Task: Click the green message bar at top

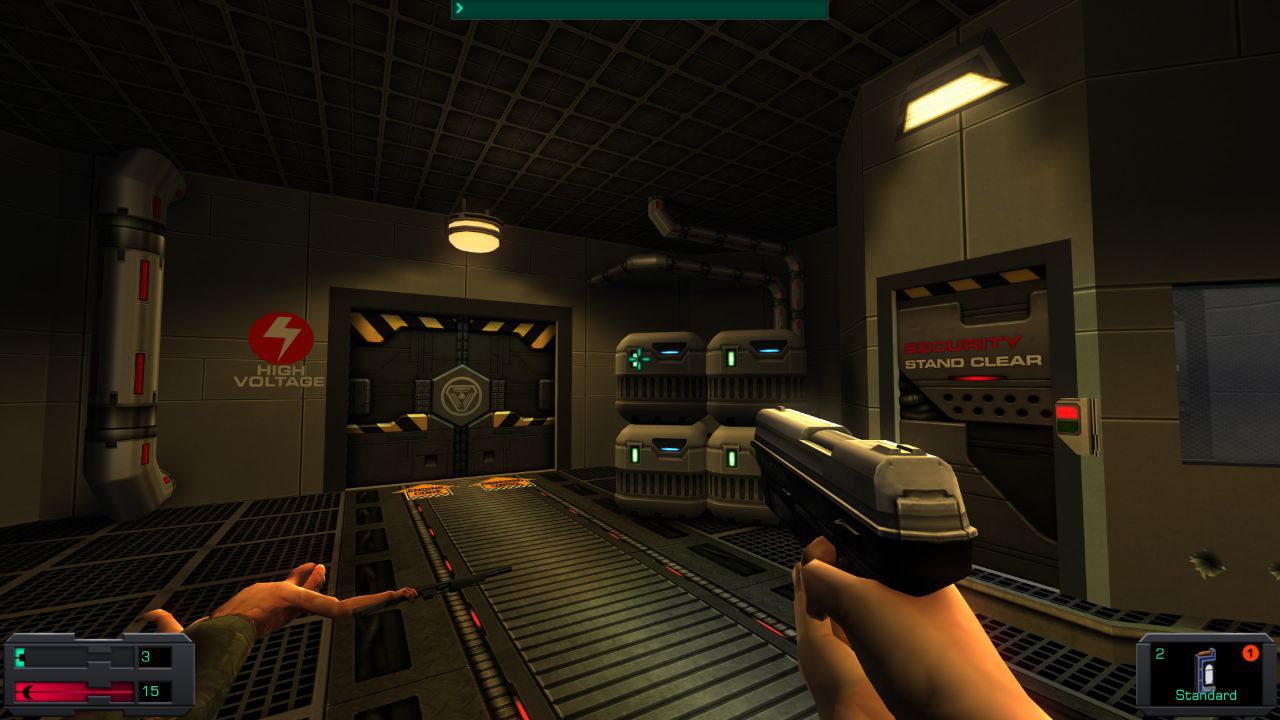Action: point(640,9)
